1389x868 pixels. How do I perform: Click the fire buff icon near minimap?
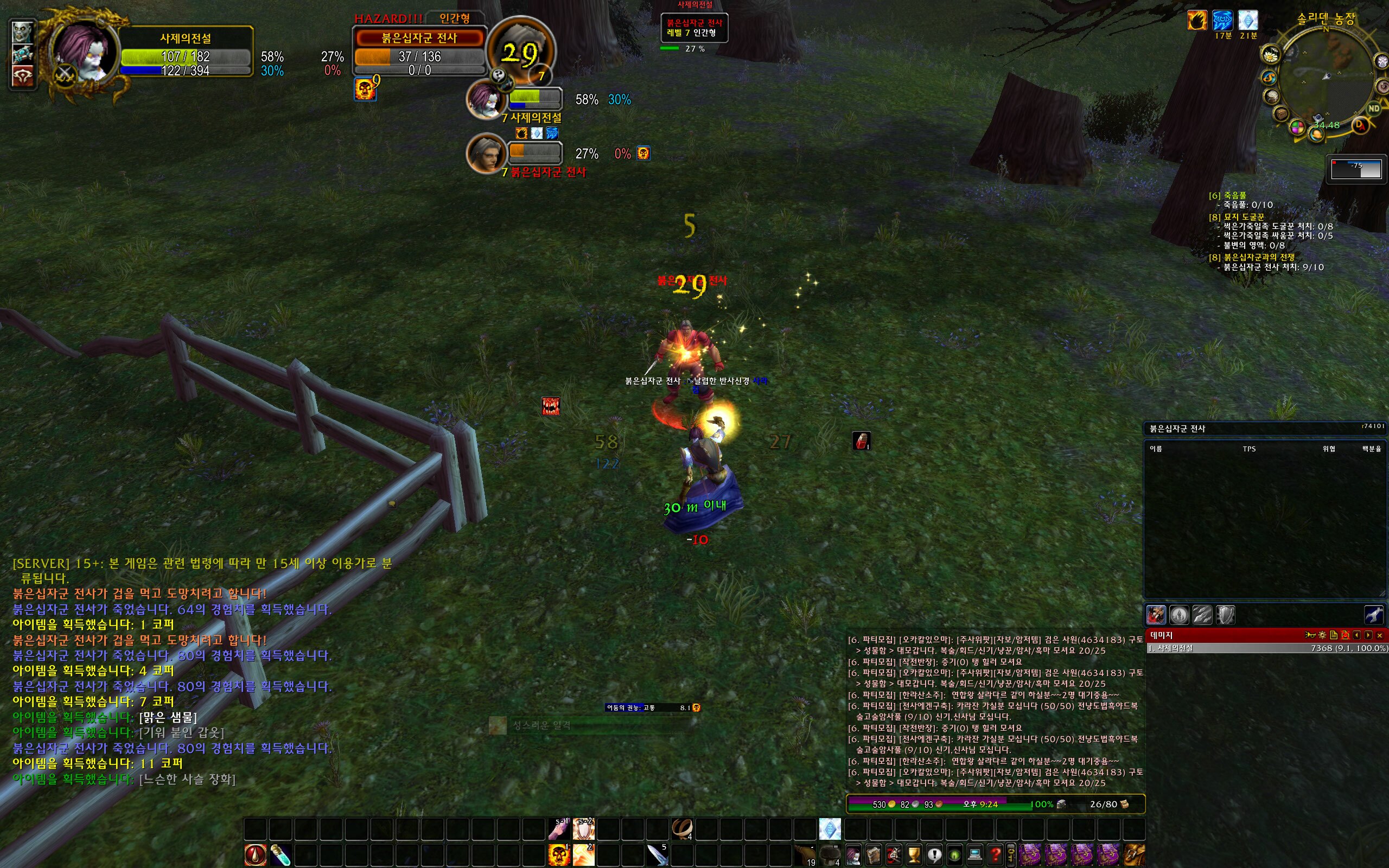coord(1197,21)
